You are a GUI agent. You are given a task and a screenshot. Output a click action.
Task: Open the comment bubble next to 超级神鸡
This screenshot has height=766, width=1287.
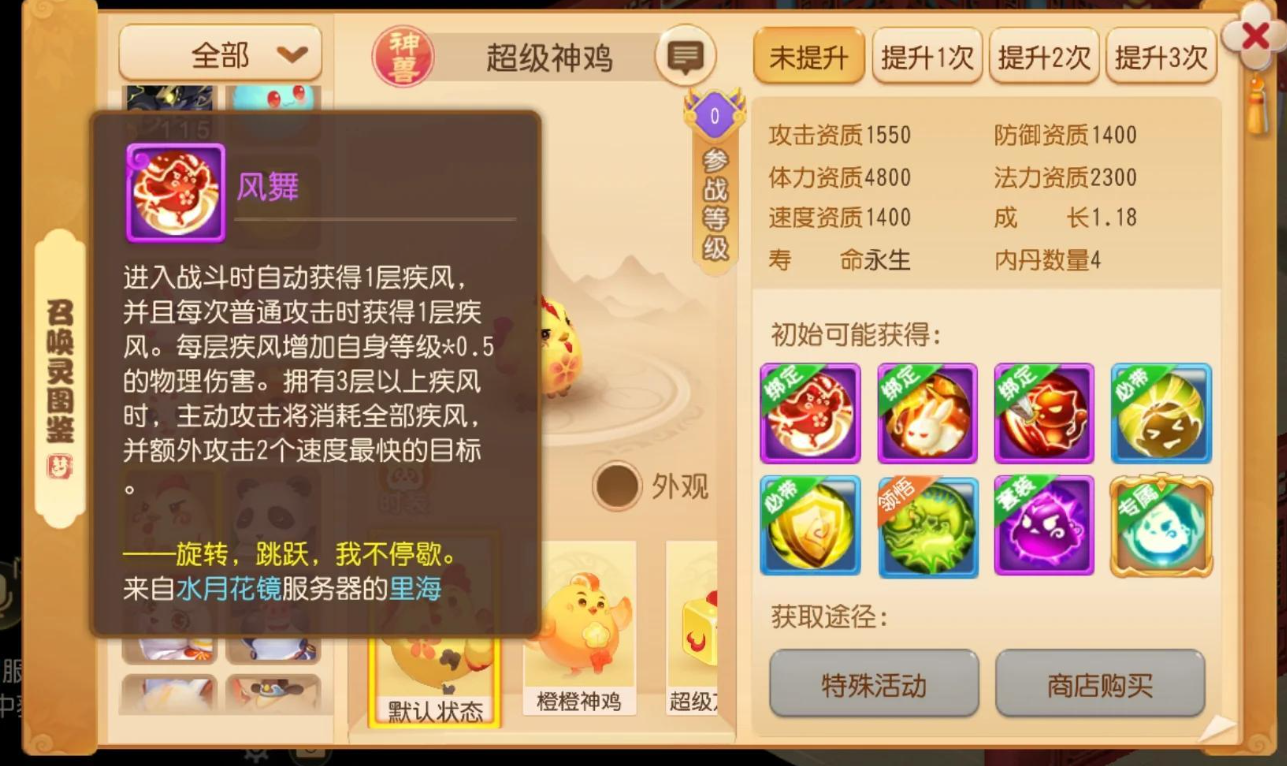[x=685, y=56]
